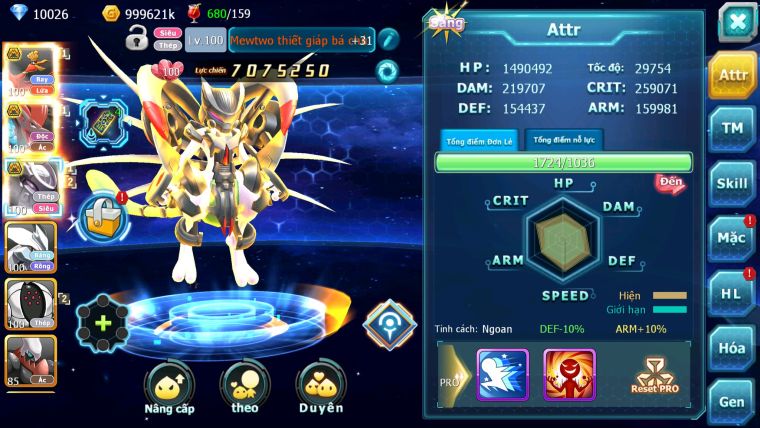
Task: Open the HL tab
Action: [732, 293]
